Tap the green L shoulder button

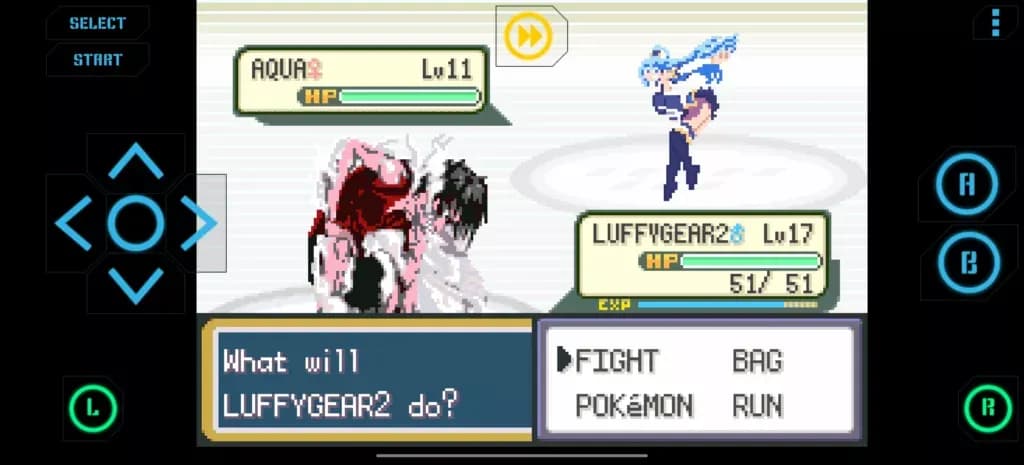pyautogui.click(x=92, y=408)
